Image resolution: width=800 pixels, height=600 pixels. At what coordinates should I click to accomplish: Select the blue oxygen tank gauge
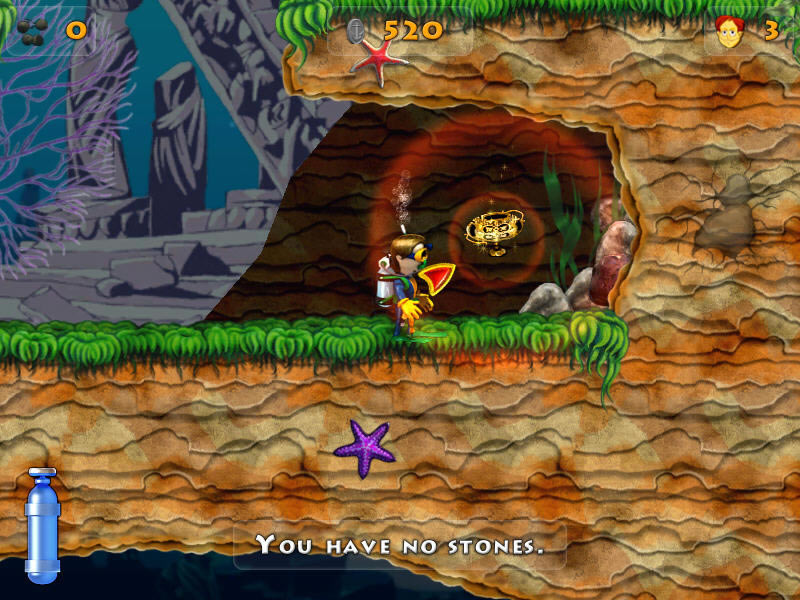pyautogui.click(x=42, y=524)
